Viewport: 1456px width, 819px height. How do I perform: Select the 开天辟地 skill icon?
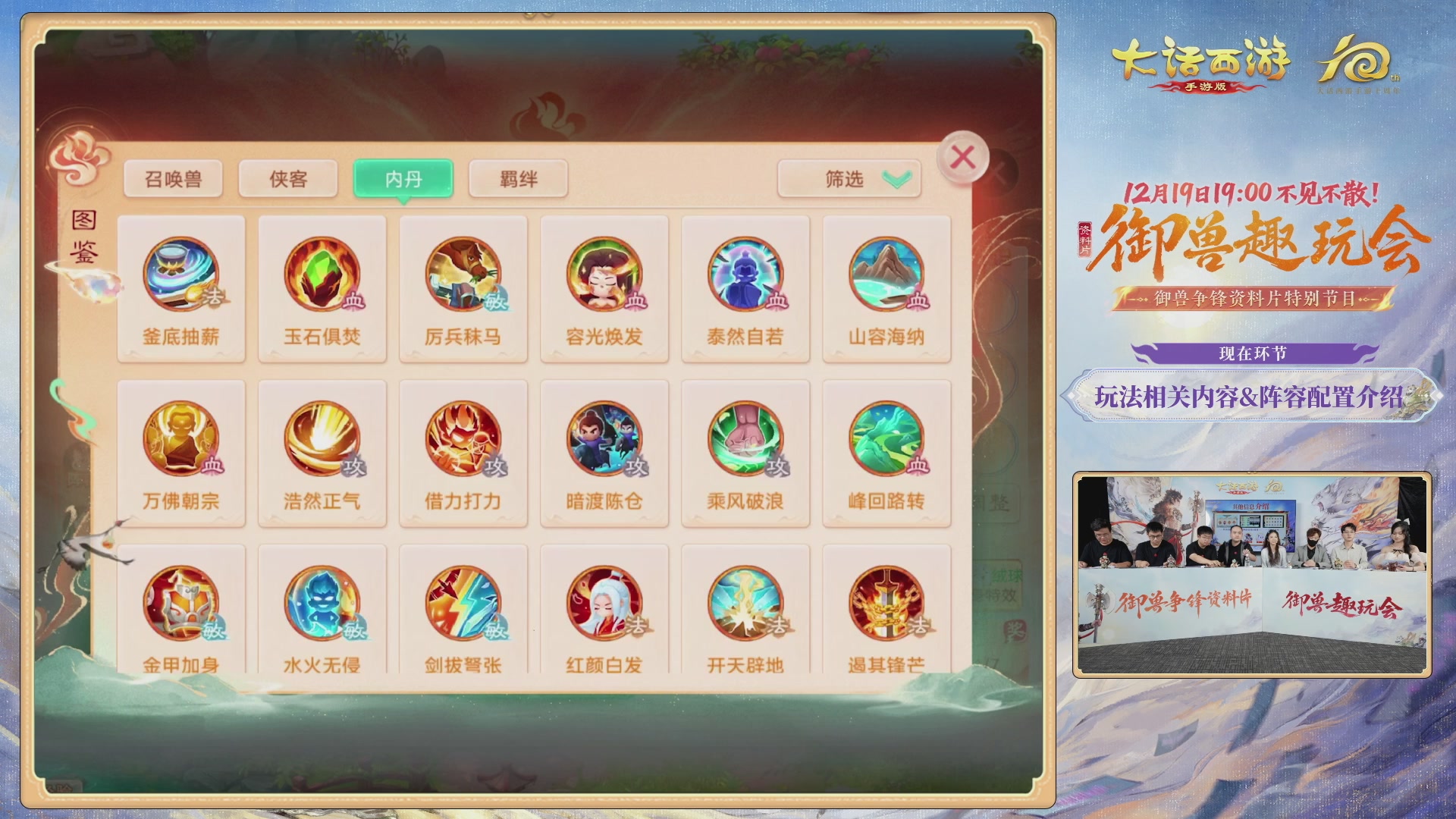(x=745, y=607)
